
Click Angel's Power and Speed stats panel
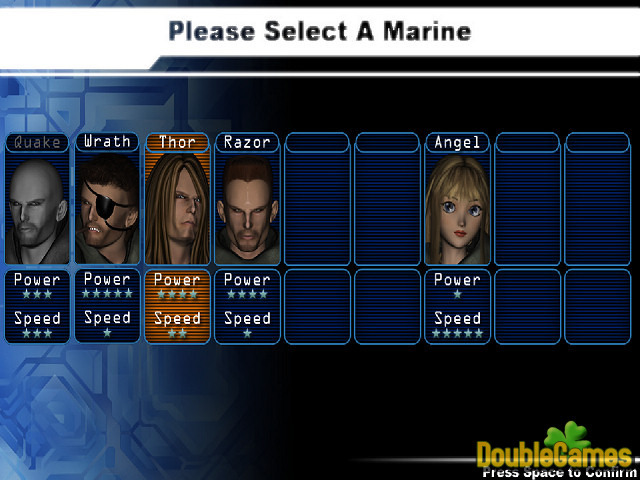pyautogui.click(x=457, y=306)
